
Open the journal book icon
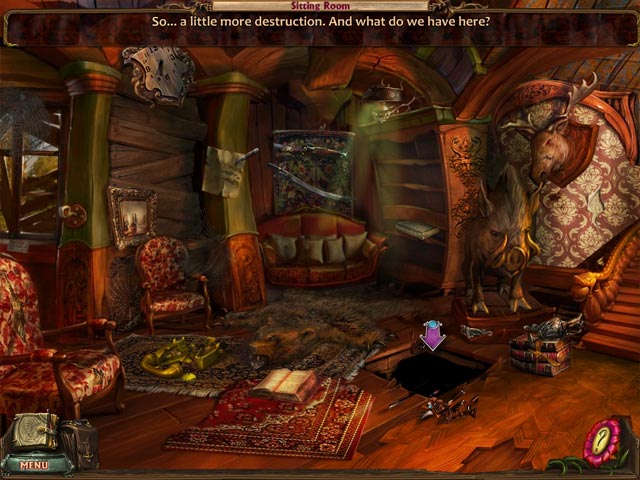[33, 432]
